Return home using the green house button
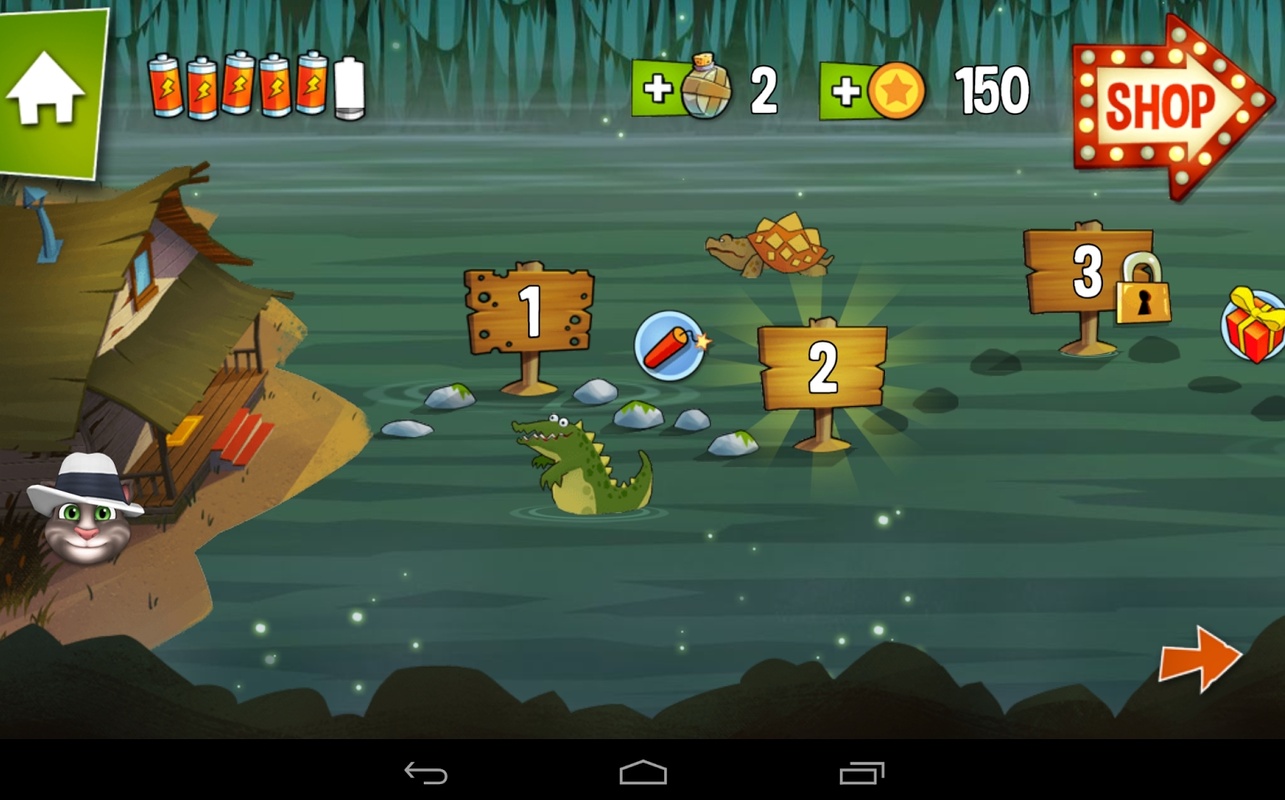Screen dimensions: 1285x800 click(x=48, y=85)
